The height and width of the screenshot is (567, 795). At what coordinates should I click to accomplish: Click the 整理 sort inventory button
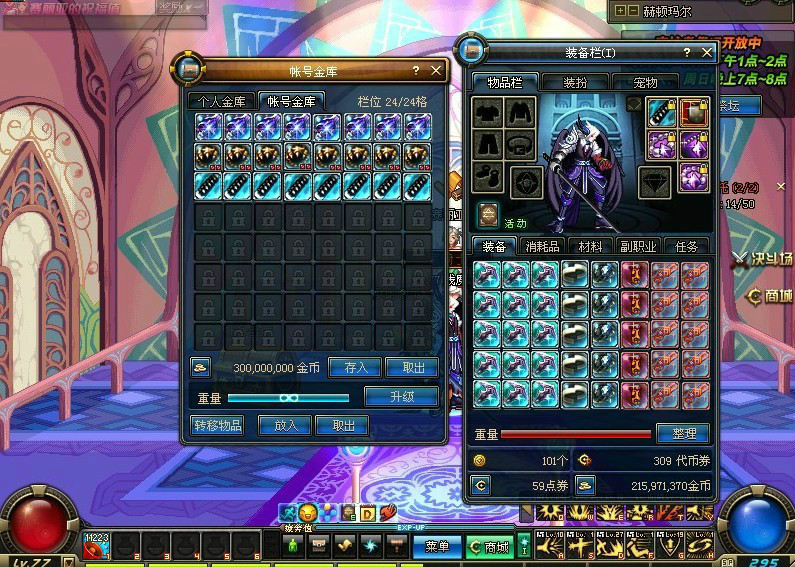coord(683,434)
